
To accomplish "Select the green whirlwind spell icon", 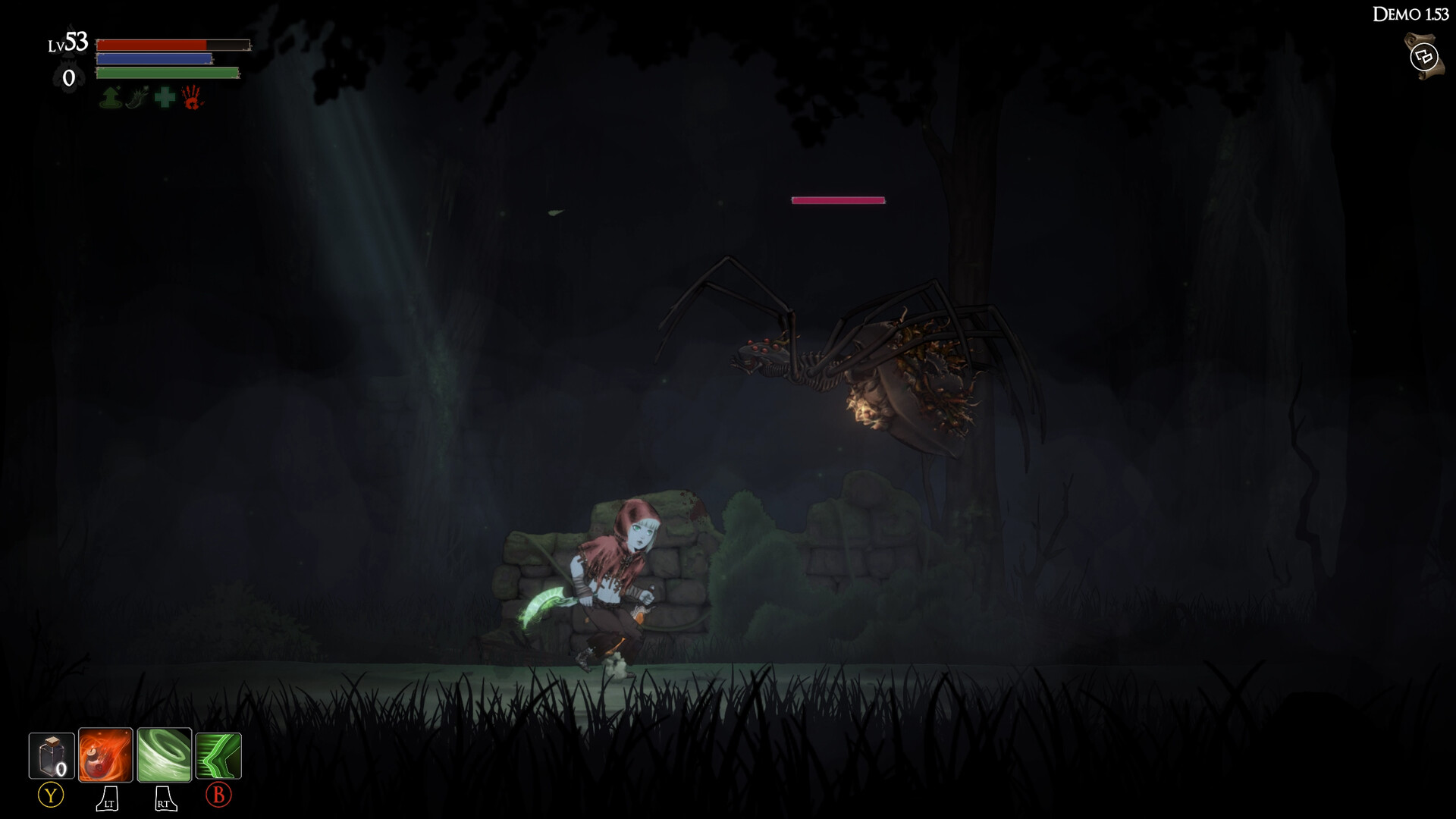I will pyautogui.click(x=163, y=755).
